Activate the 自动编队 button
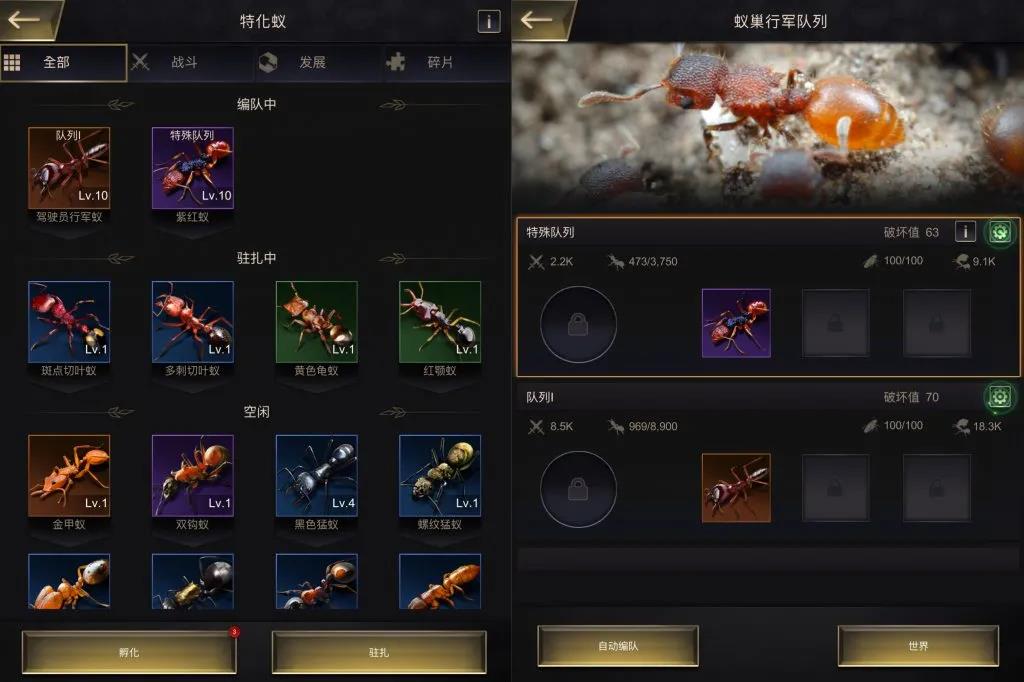Viewport: 1024px width, 682px height. pos(617,646)
